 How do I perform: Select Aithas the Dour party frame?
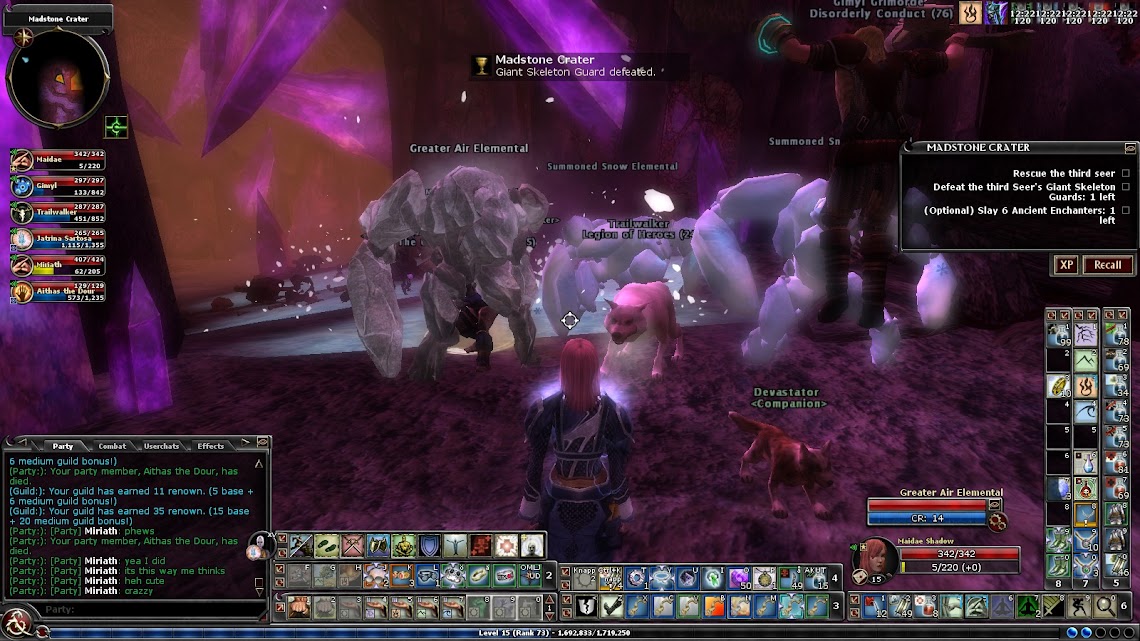58,291
